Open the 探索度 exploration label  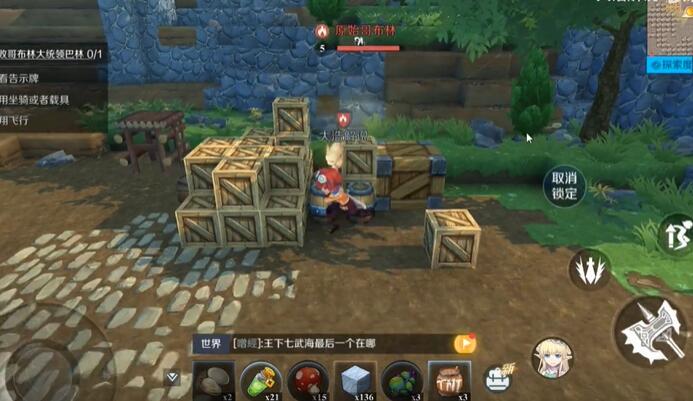(x=669, y=63)
